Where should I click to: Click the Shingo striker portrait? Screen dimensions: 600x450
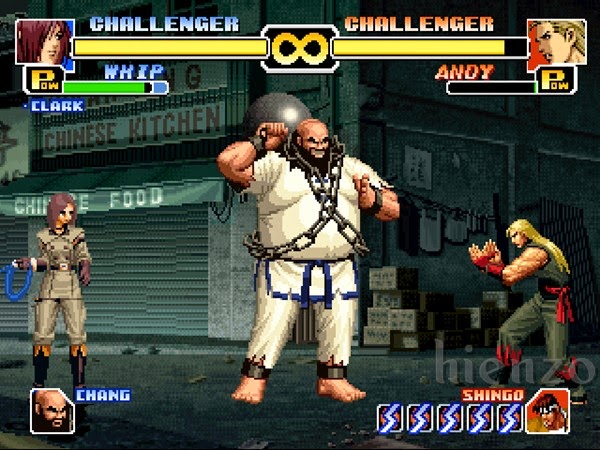coord(548,411)
